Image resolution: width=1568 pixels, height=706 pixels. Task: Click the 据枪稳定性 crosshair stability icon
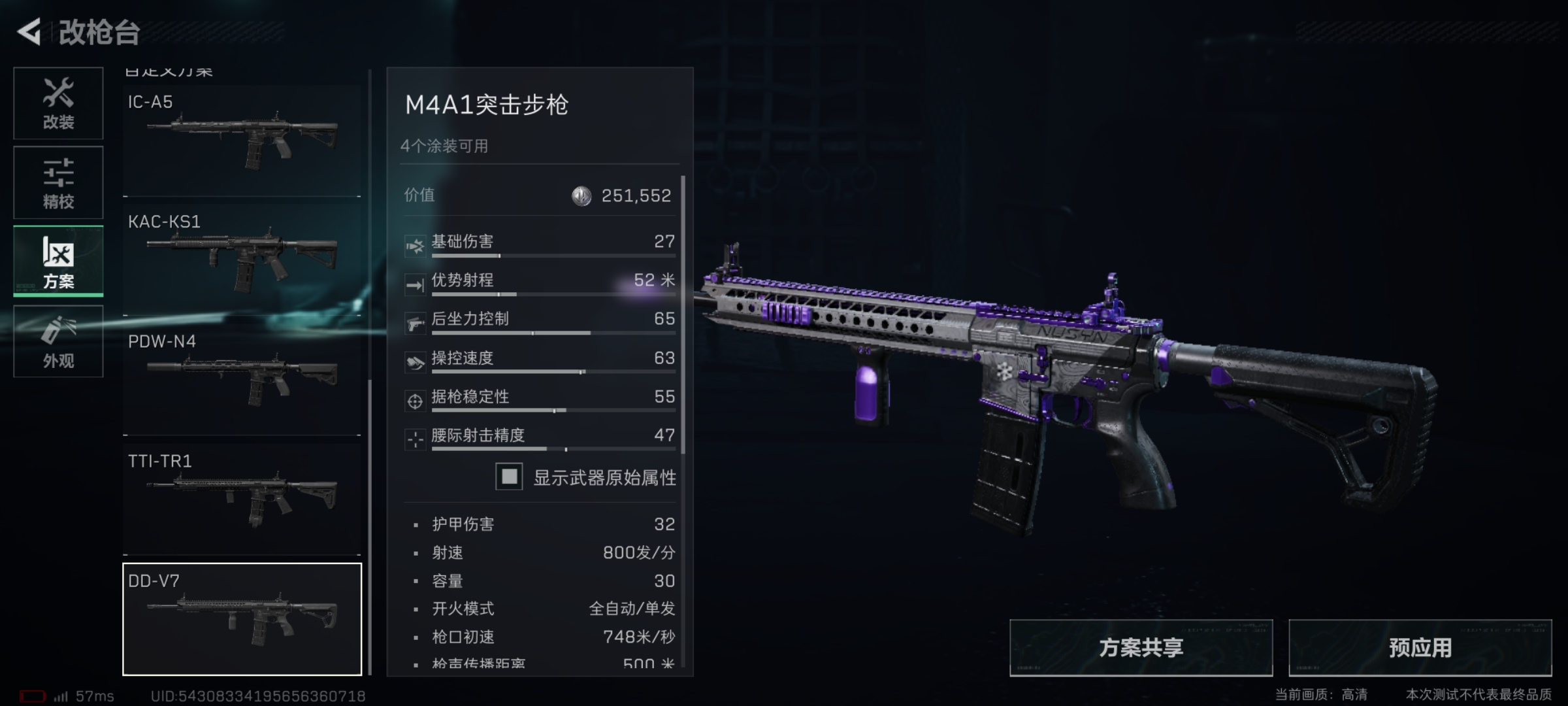(x=416, y=400)
